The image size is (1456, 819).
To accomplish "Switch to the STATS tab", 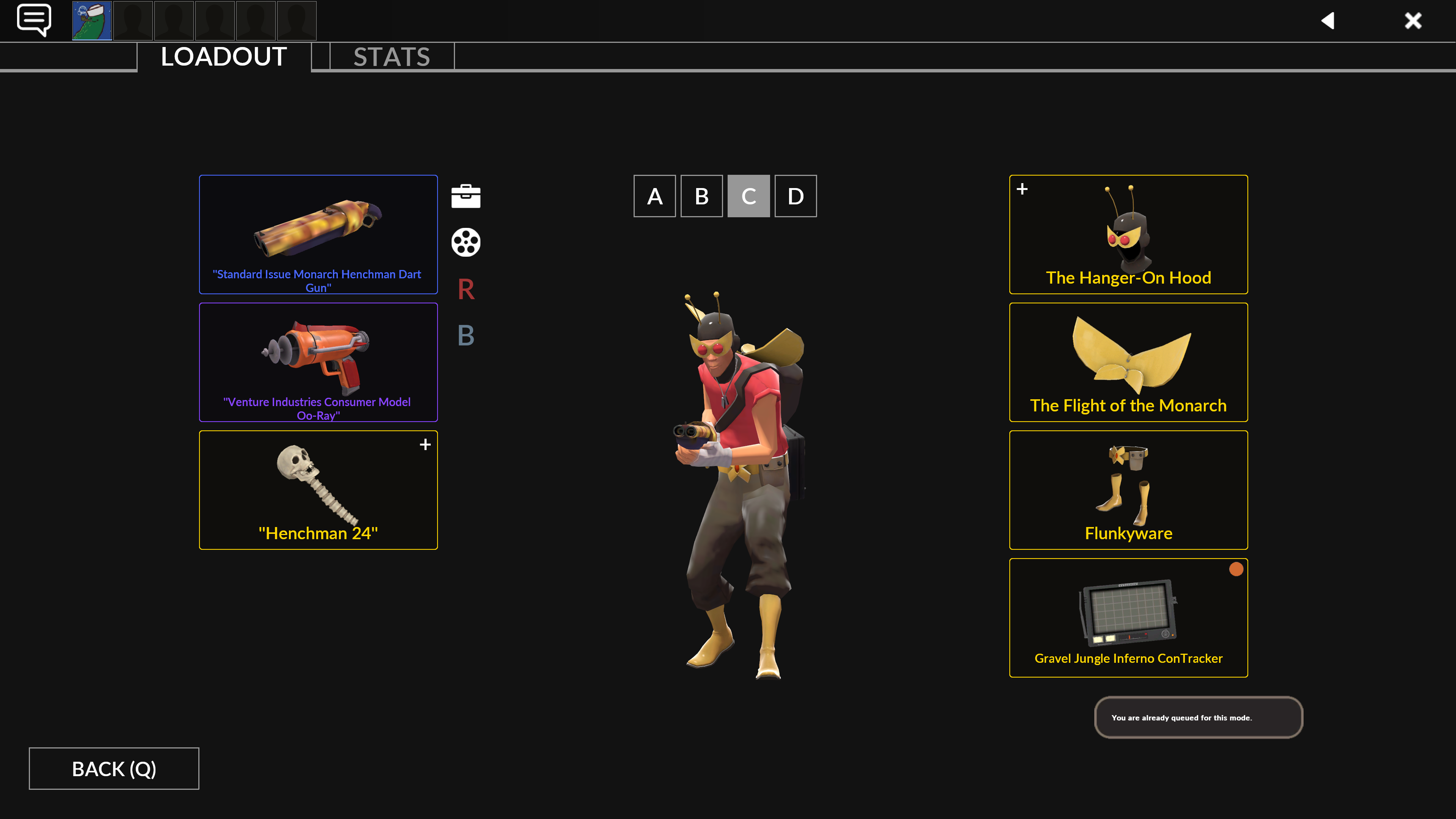I will [392, 56].
